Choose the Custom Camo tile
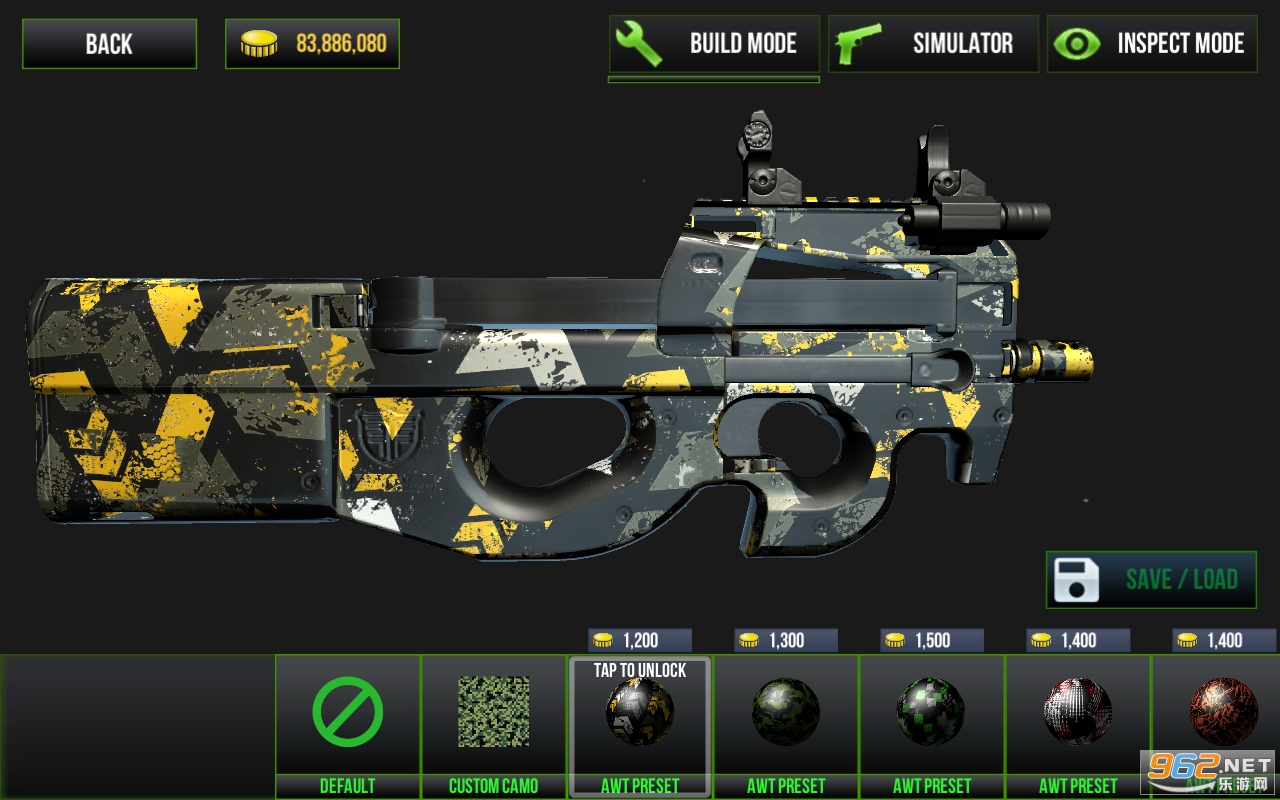This screenshot has width=1280, height=800. pyautogui.click(x=494, y=713)
